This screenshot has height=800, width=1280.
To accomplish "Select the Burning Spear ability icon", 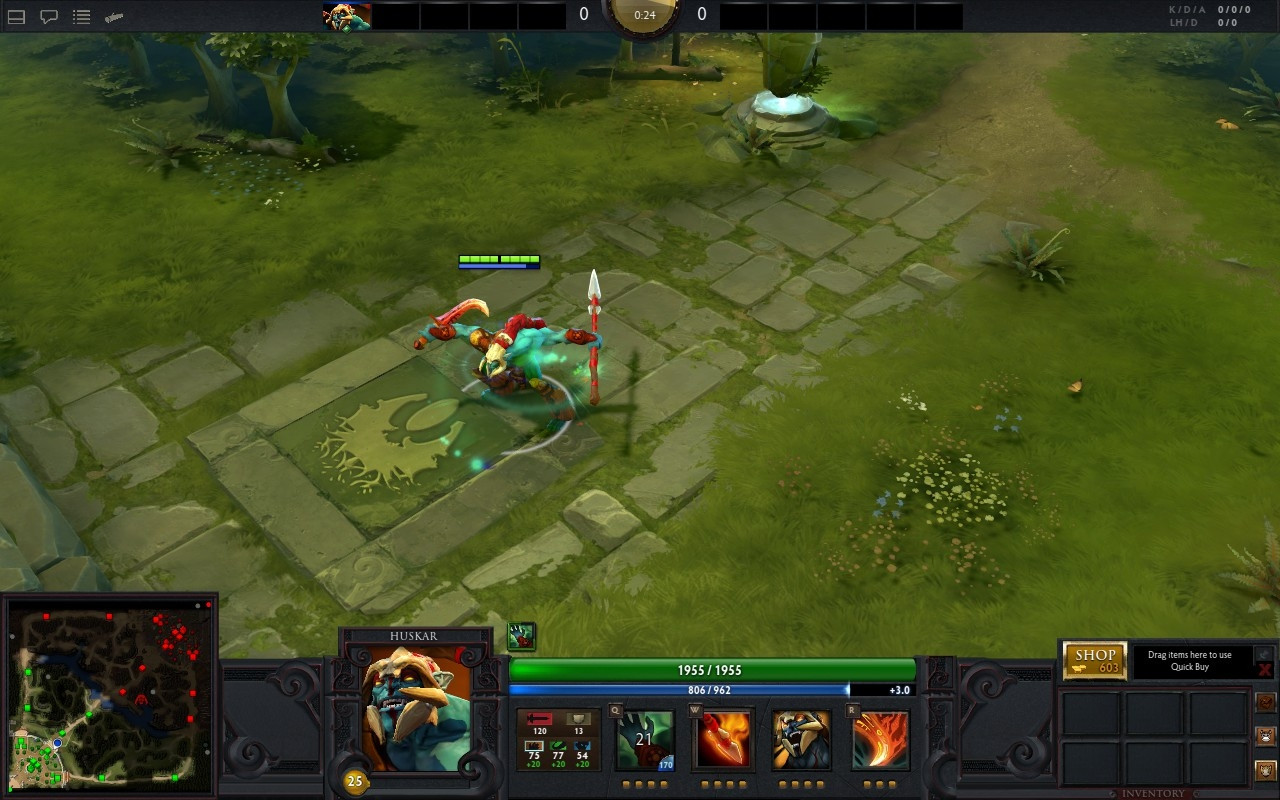I will click(x=723, y=740).
